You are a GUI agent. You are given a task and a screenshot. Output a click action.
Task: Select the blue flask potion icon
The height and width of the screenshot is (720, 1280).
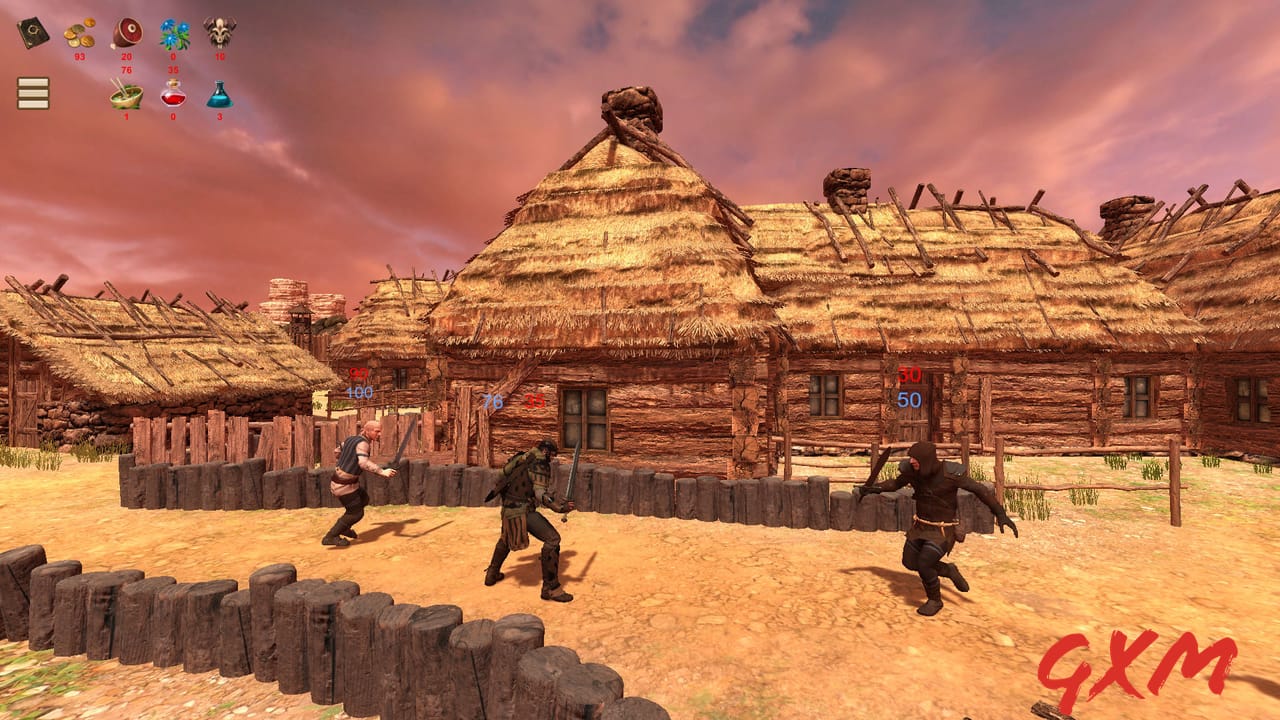[219, 95]
